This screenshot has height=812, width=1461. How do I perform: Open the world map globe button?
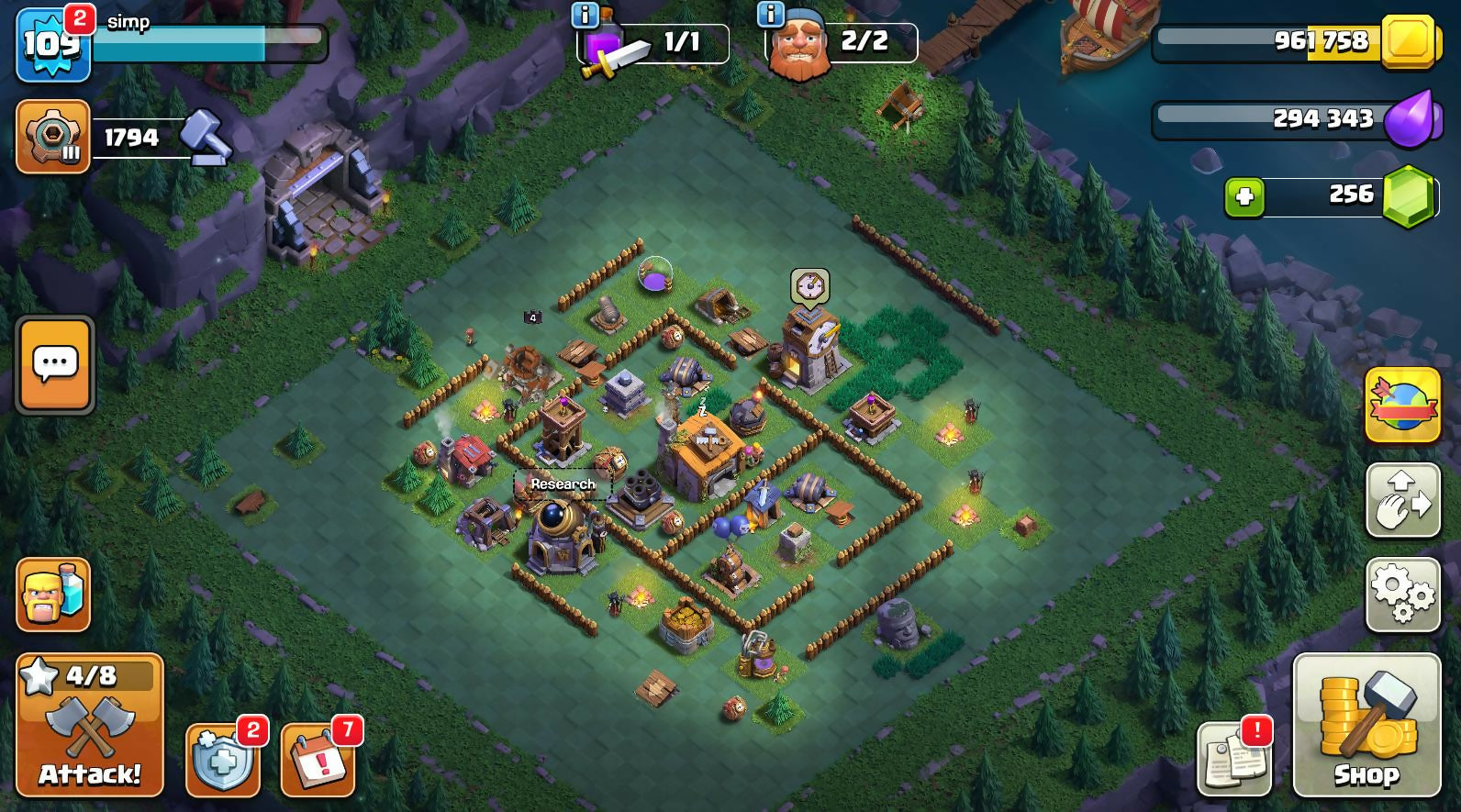tap(1402, 405)
